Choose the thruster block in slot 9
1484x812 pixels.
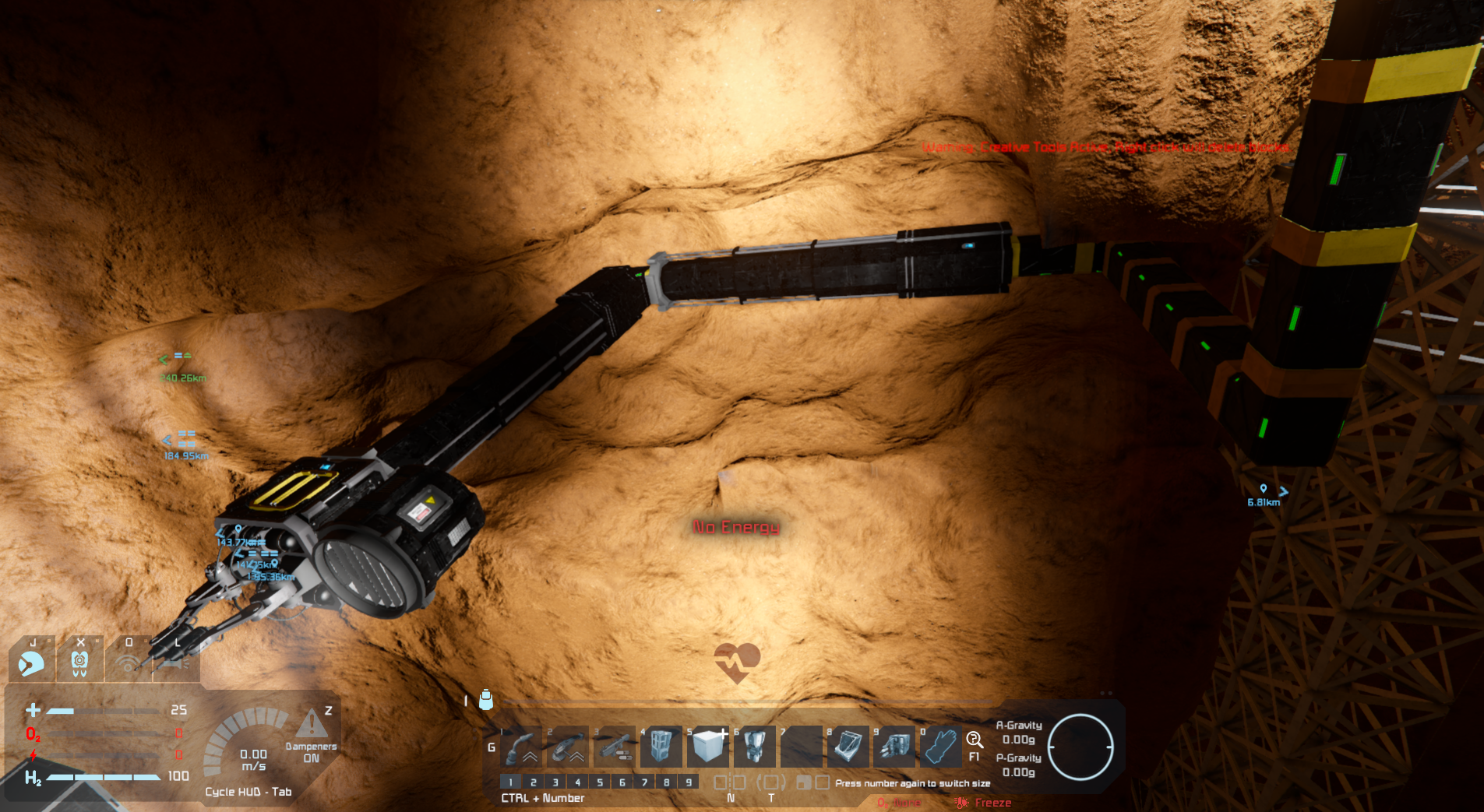pyautogui.click(x=894, y=746)
